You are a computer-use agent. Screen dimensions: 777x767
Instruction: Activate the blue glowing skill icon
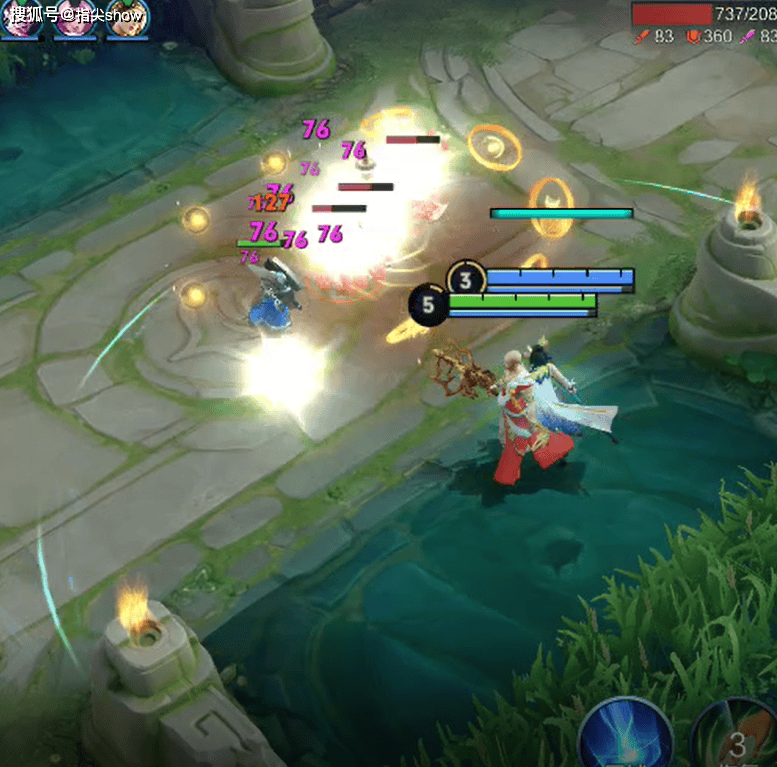point(625,737)
